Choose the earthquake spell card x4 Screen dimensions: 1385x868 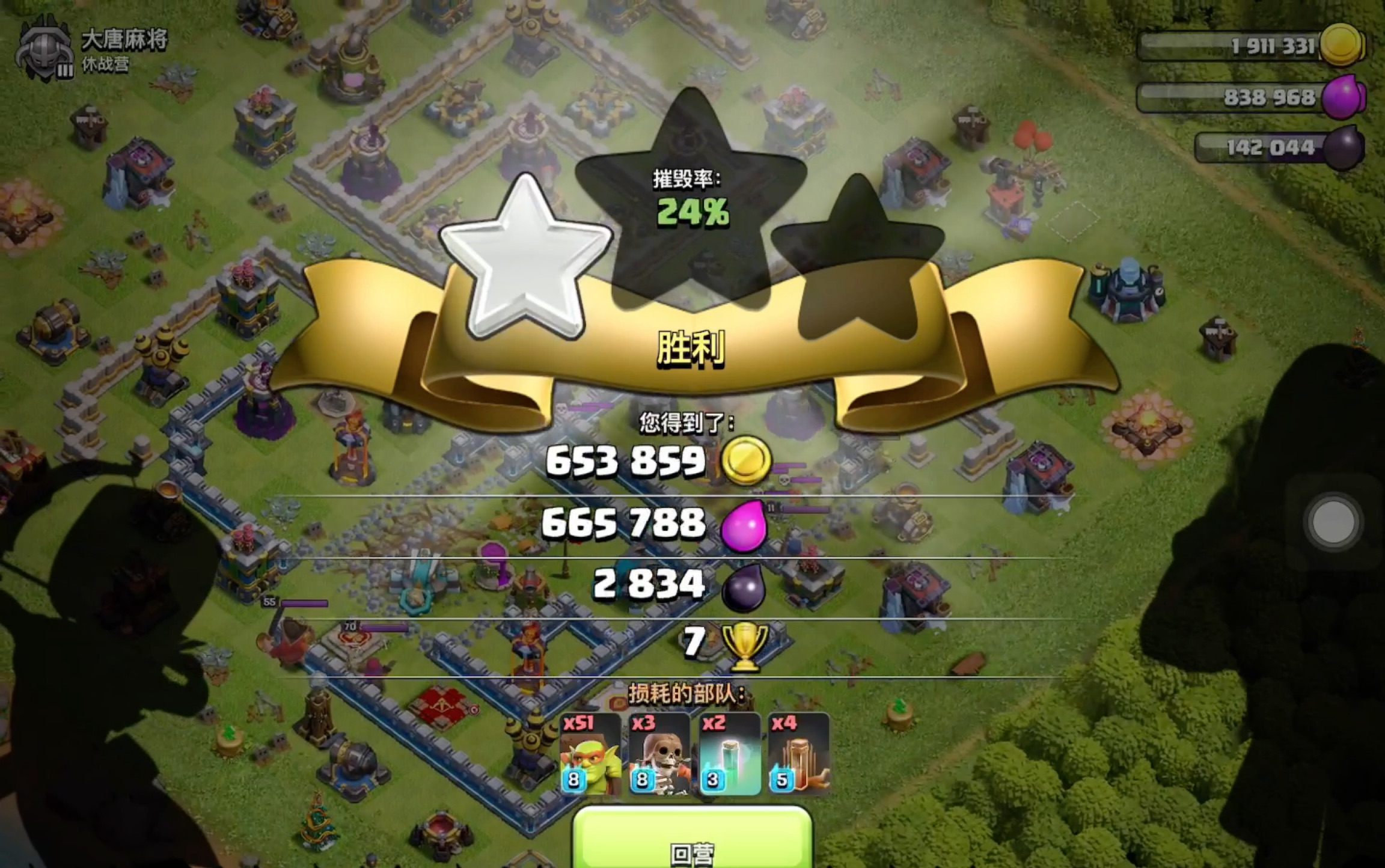click(799, 754)
